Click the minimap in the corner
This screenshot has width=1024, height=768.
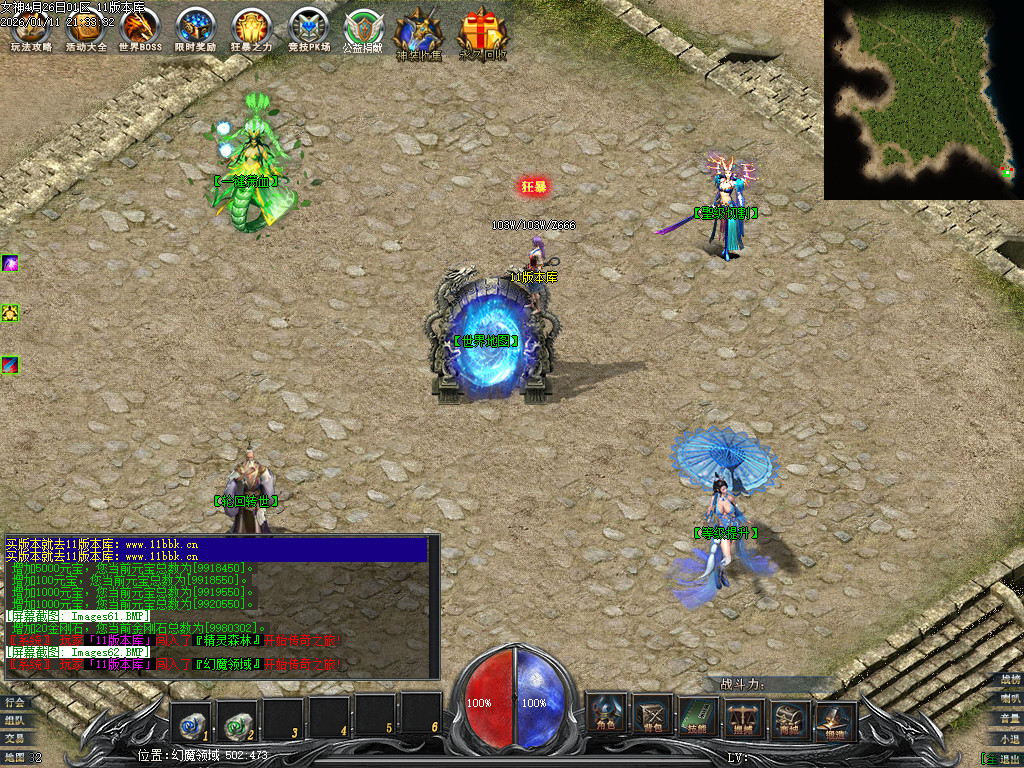[x=922, y=98]
